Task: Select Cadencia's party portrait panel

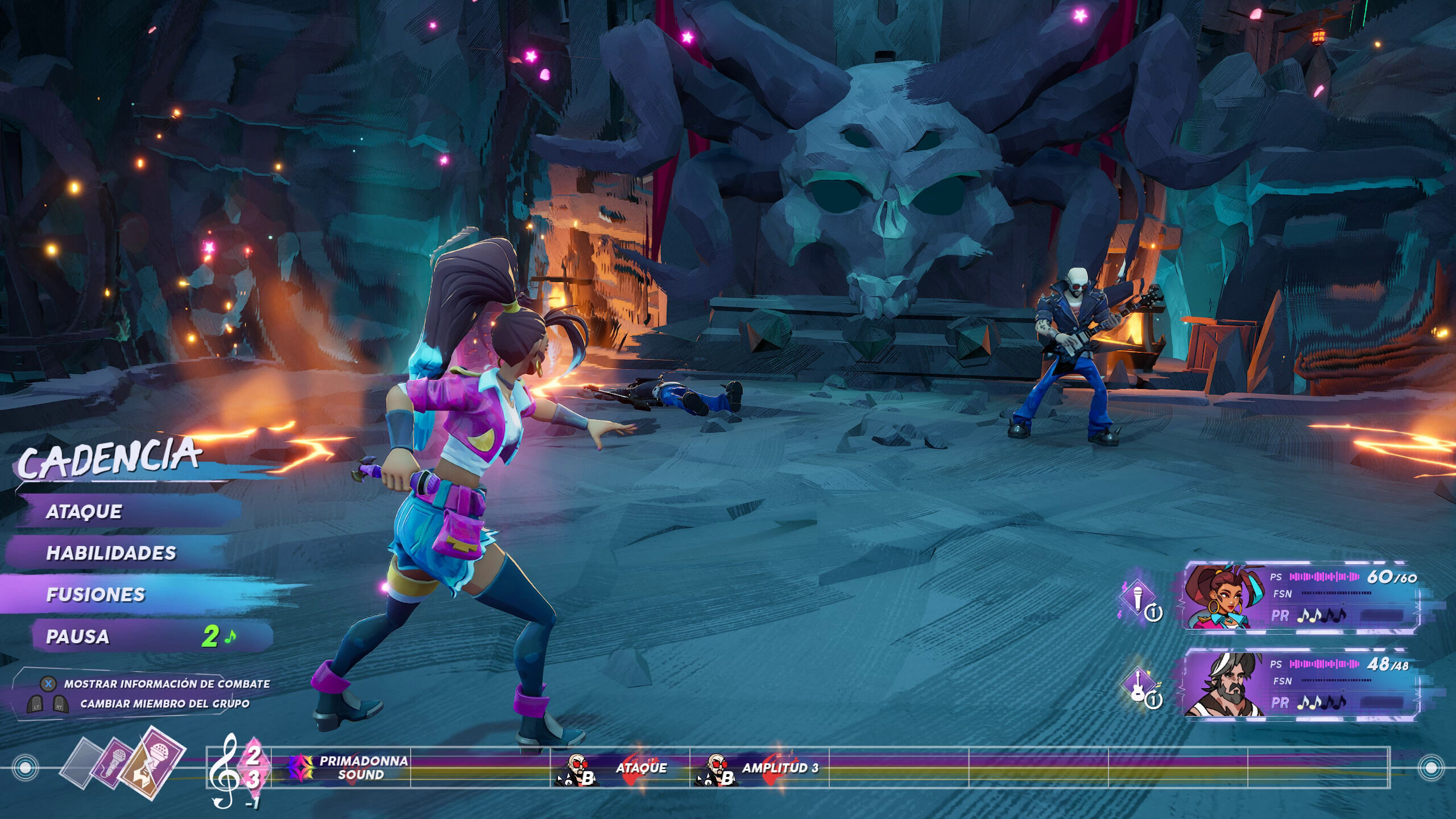Action: 1300,596
